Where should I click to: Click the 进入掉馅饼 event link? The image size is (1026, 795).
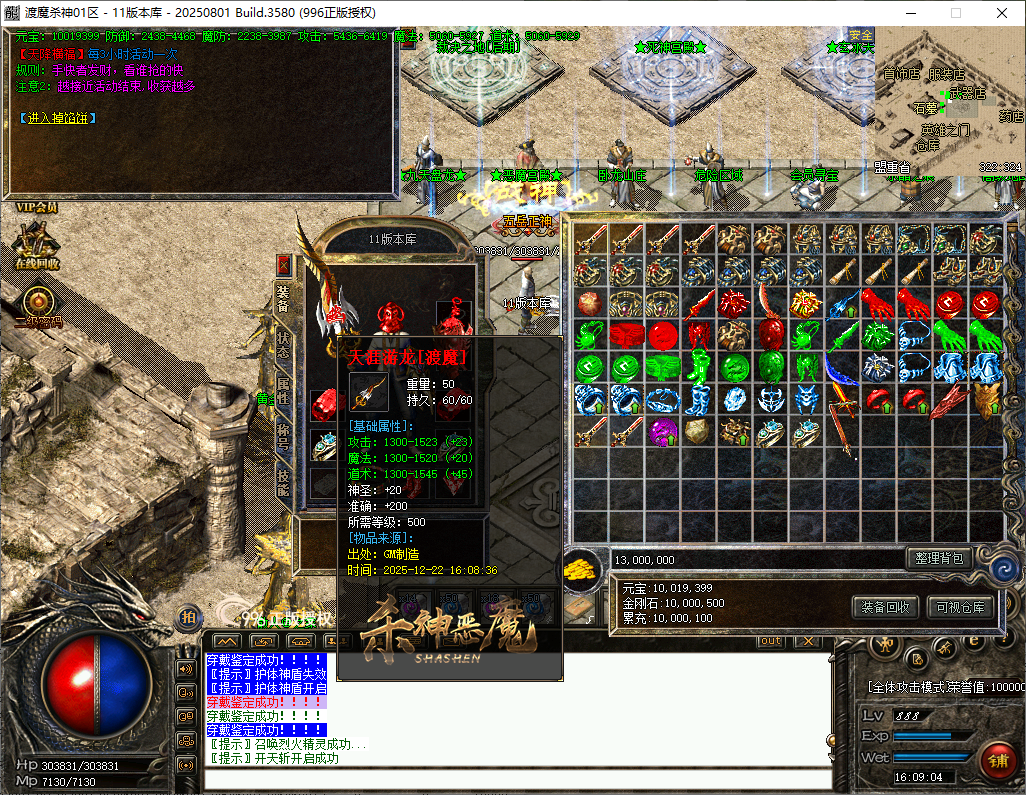[x=58, y=118]
